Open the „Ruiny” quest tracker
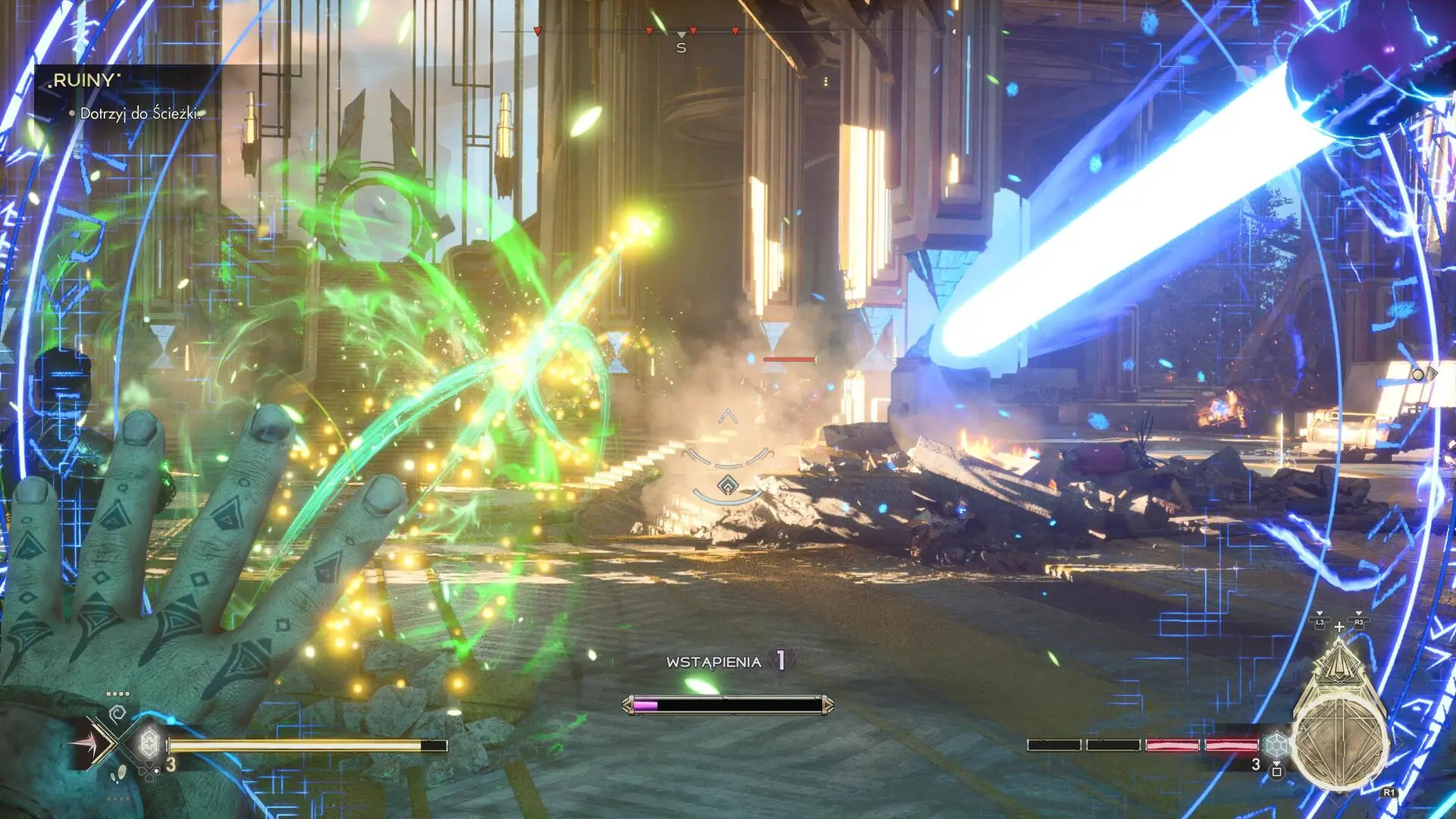Image resolution: width=1456 pixels, height=819 pixels. (x=84, y=81)
